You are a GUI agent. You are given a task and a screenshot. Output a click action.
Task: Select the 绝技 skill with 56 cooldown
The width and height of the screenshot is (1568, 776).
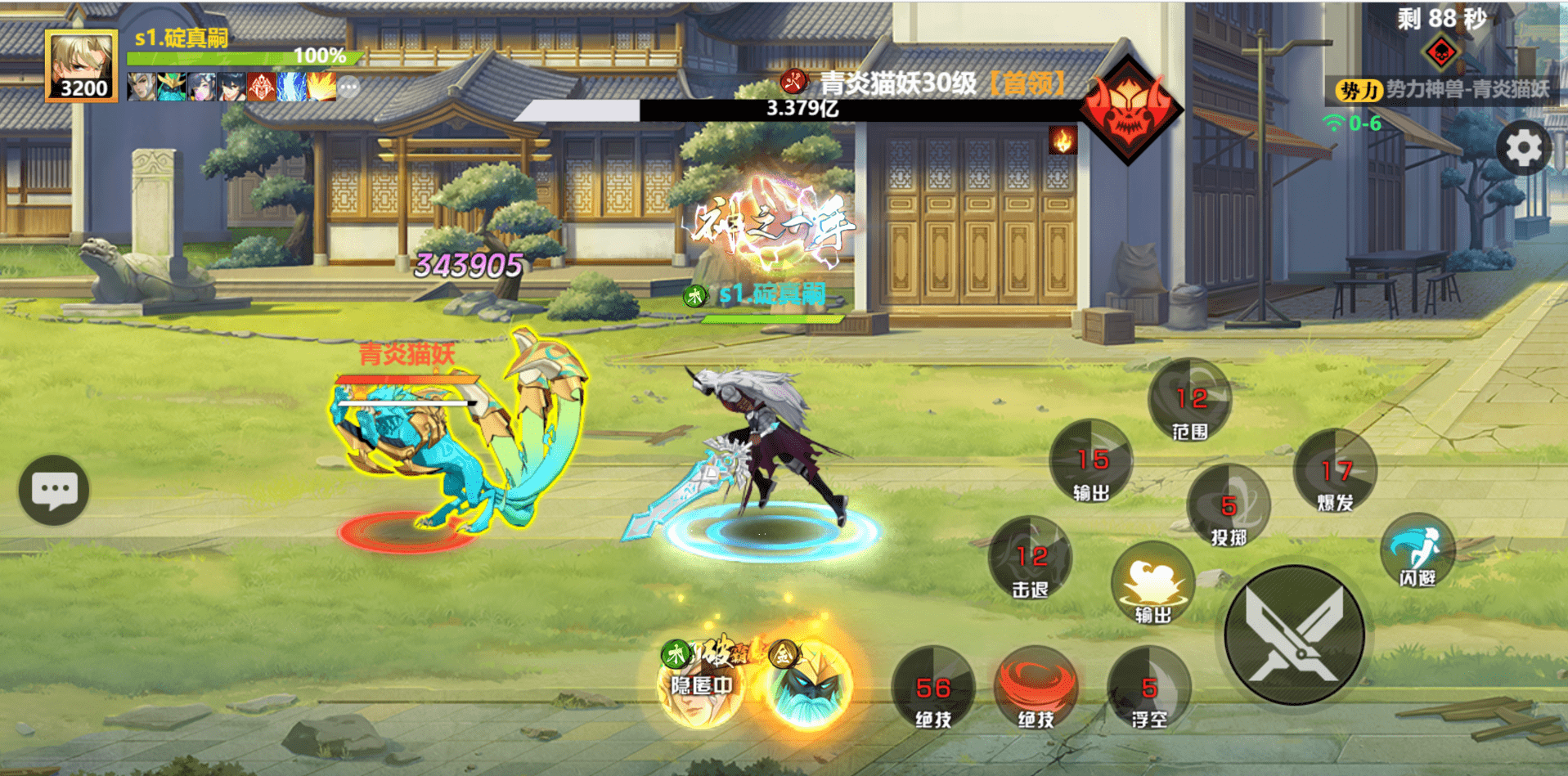coord(932,689)
